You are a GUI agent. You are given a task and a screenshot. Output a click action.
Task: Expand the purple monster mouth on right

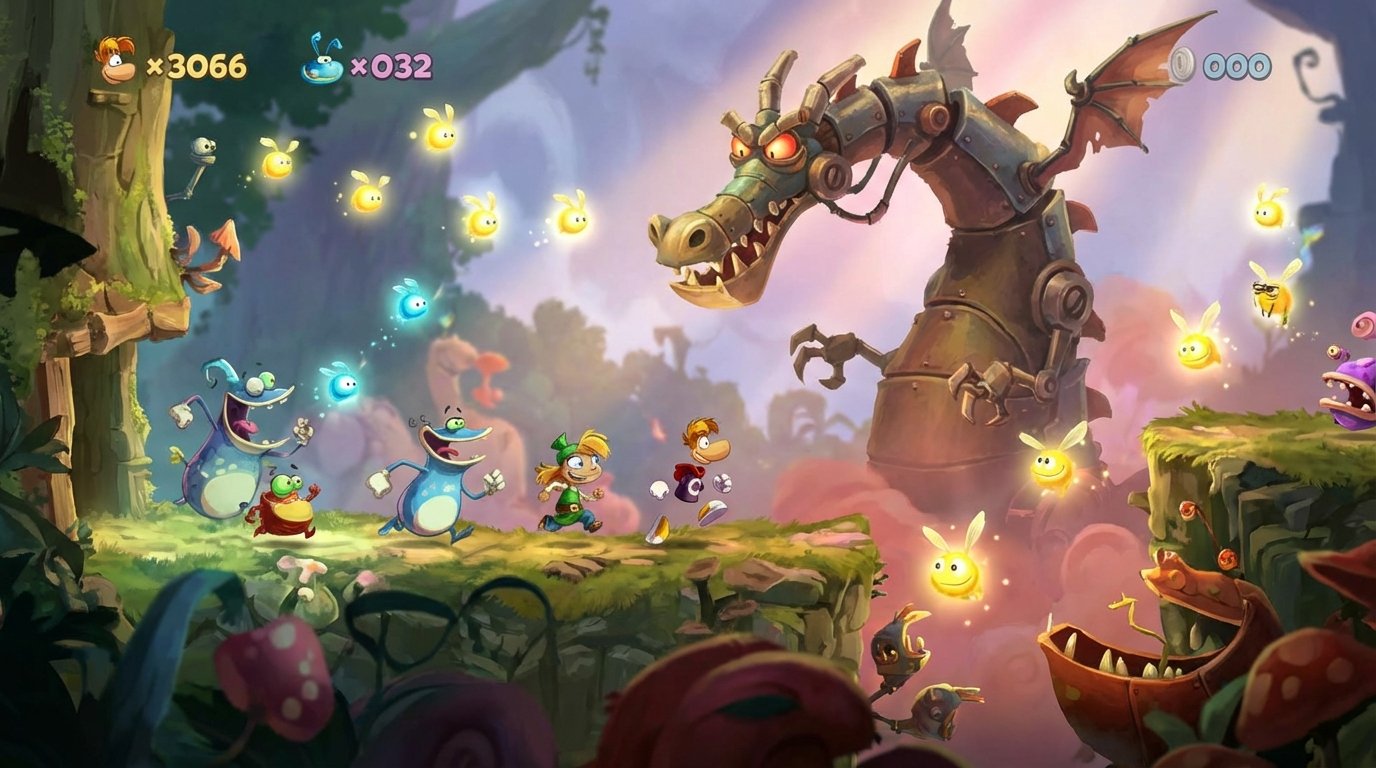click(1350, 390)
